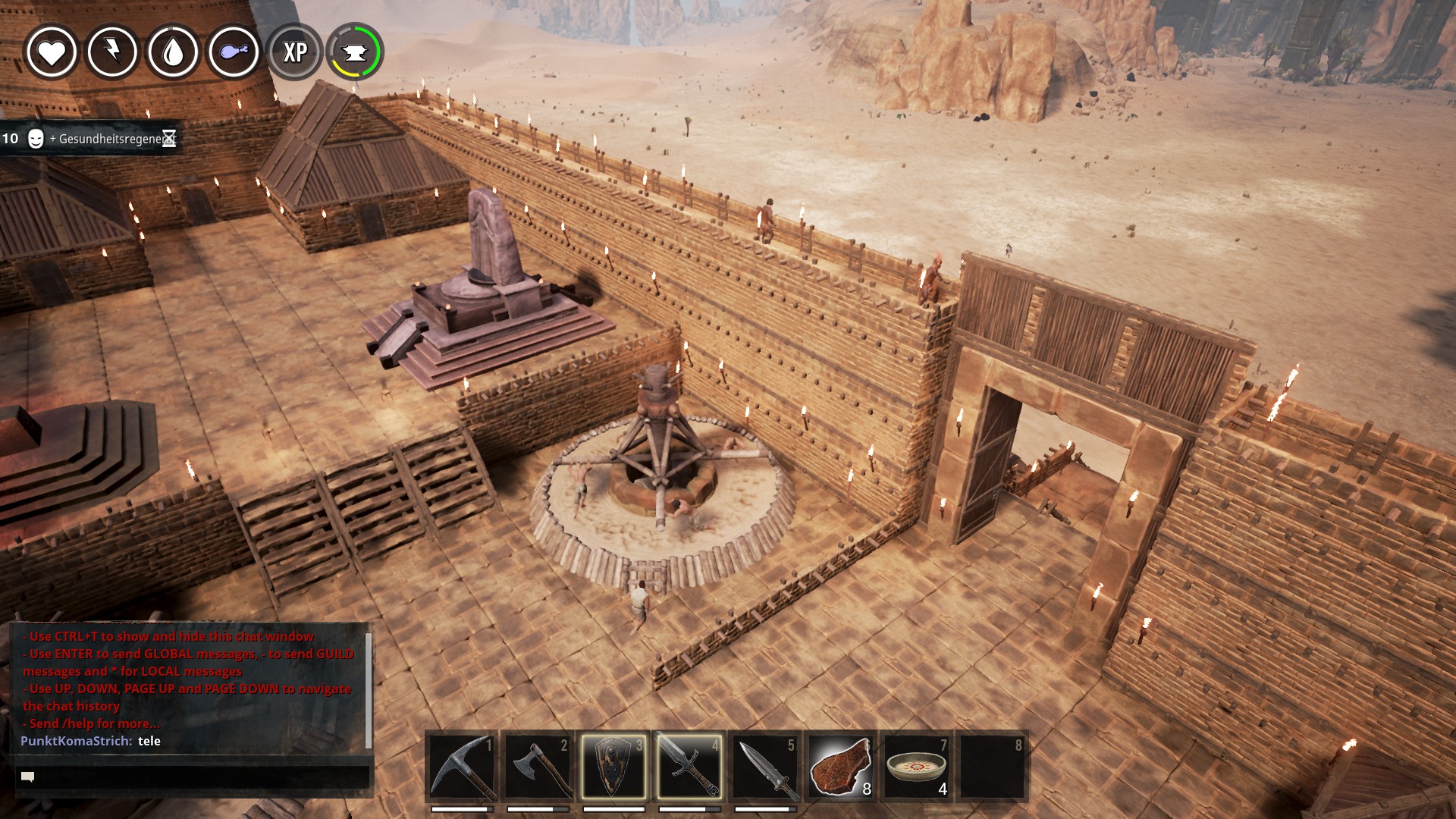Click the anvil encumbrance icon
This screenshot has height=819, width=1456.
click(x=355, y=52)
